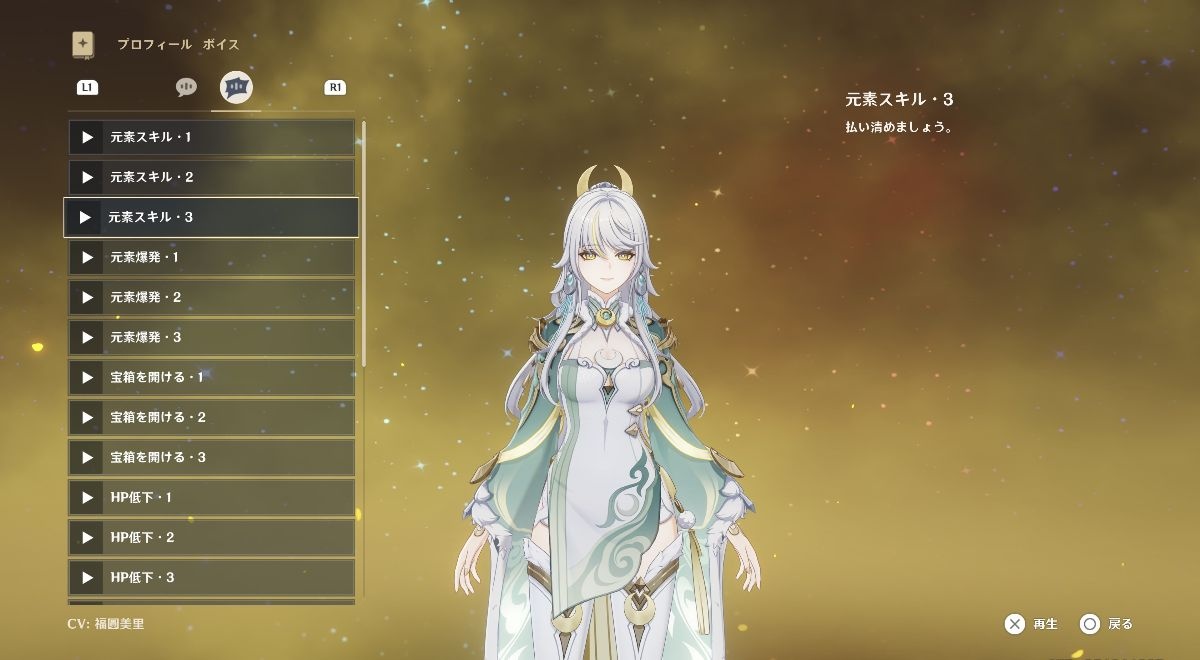Viewport: 1200px width, 660px height.
Task: Select the 元素スキル・2 voice entry
Action: point(211,177)
